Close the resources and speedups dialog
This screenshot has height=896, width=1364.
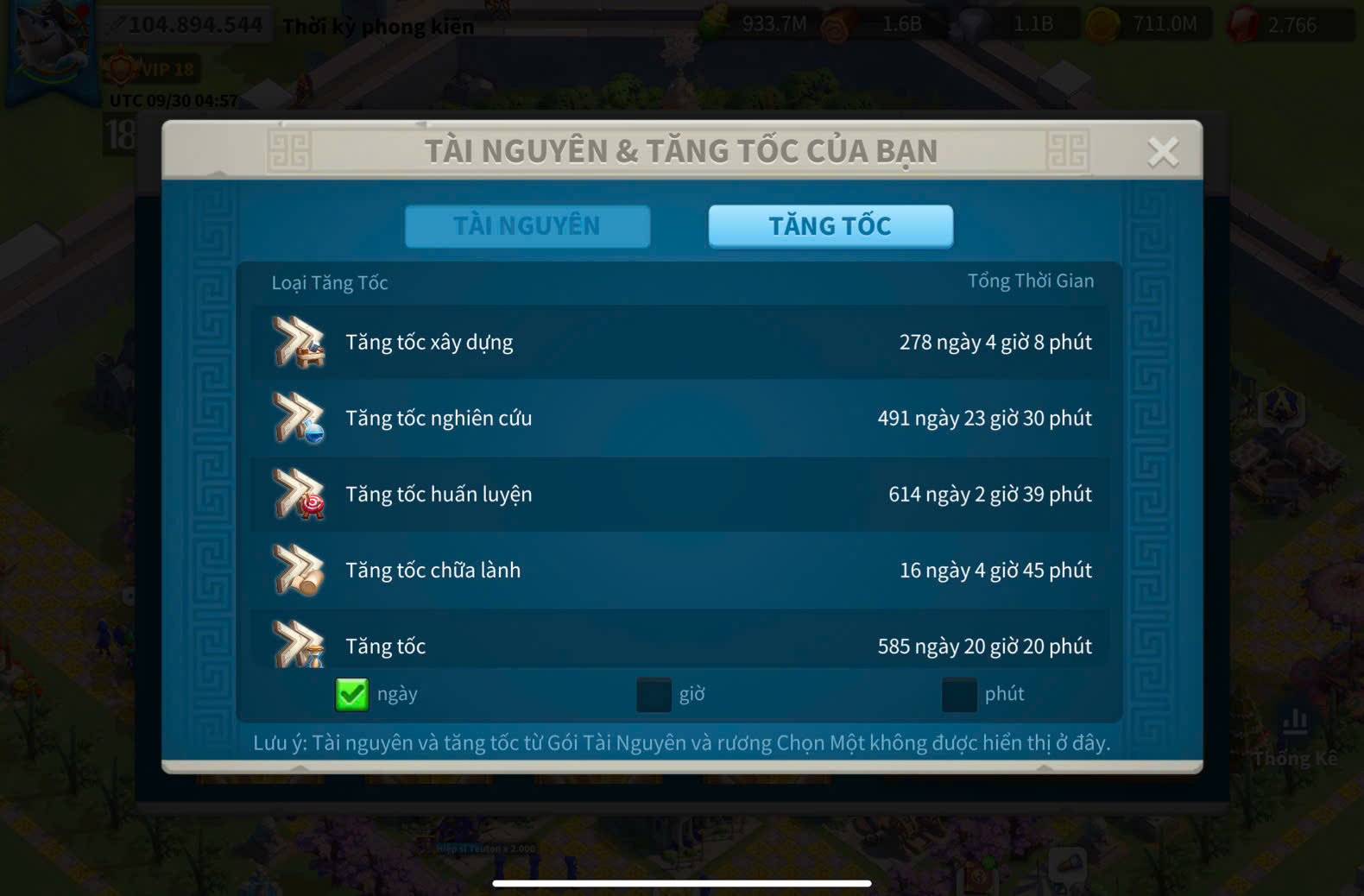[x=1162, y=152]
